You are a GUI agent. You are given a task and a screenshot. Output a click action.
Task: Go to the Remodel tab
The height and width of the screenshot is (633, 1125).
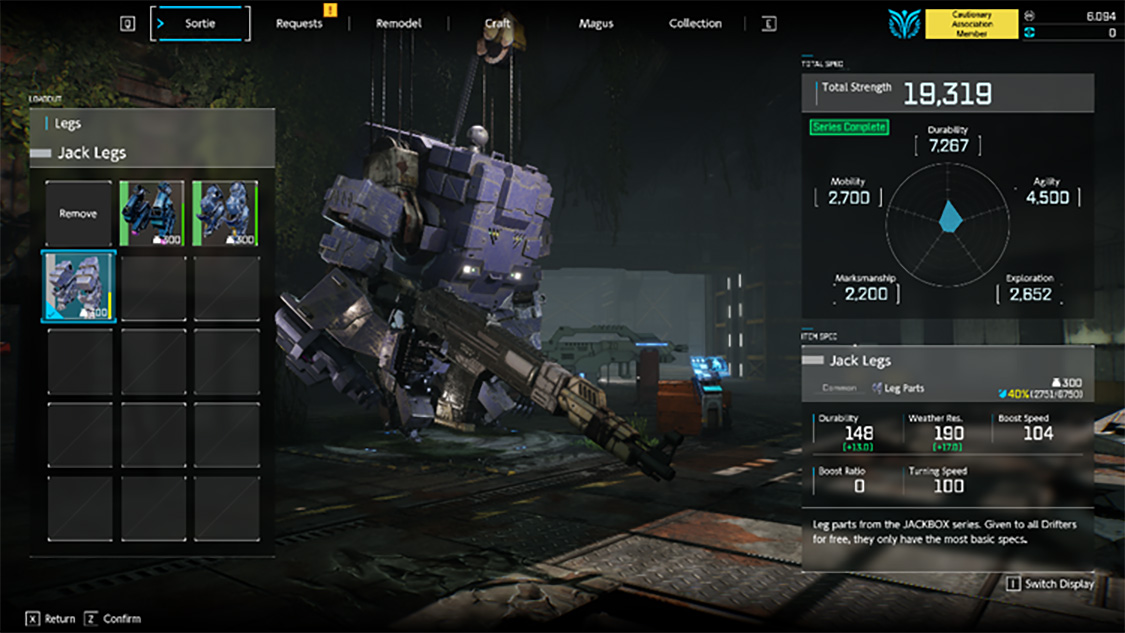[398, 23]
